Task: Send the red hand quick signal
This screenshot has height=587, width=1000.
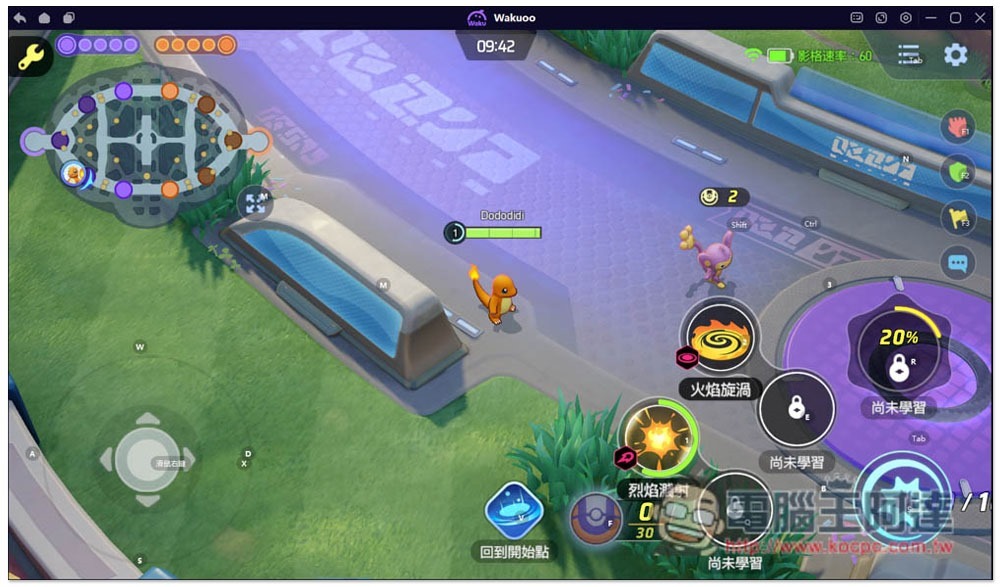Action: [x=957, y=126]
